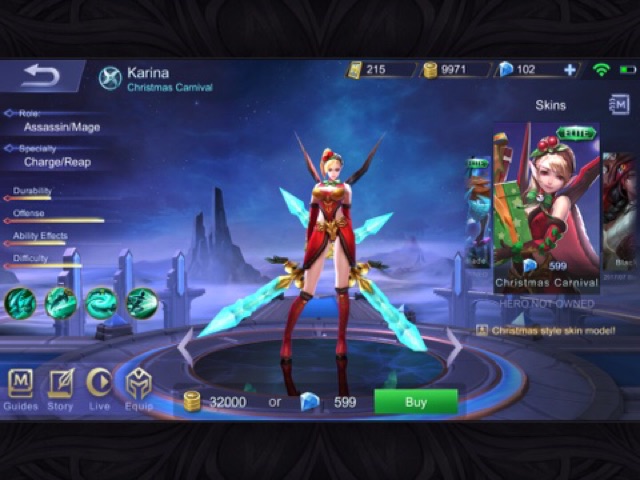This screenshot has height=480, width=640.
Task: View Karina's first skill icon
Action: (20, 302)
